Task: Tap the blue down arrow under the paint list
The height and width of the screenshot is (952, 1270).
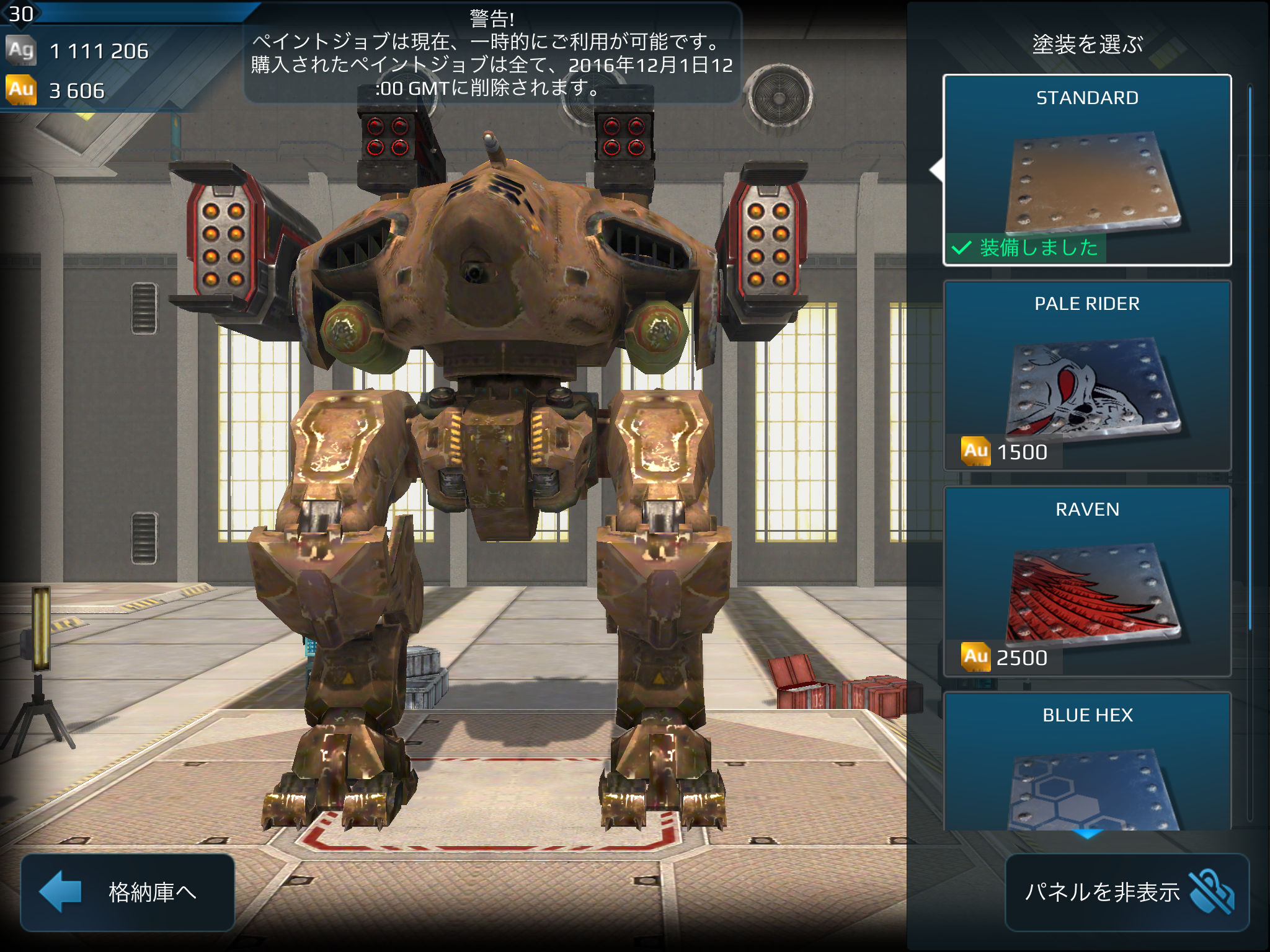Action: [x=1087, y=835]
